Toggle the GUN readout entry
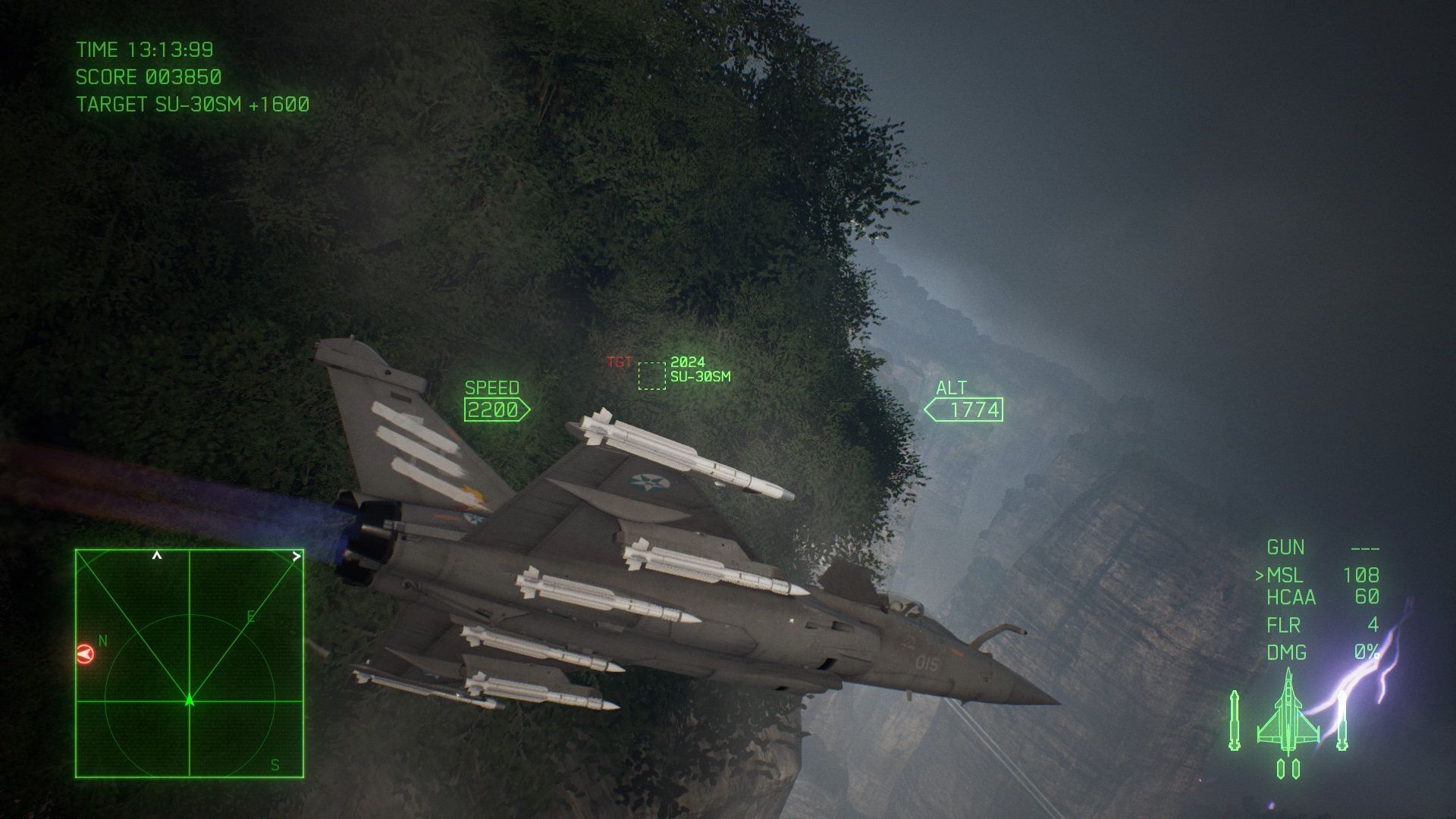1456x819 pixels. click(x=1287, y=548)
